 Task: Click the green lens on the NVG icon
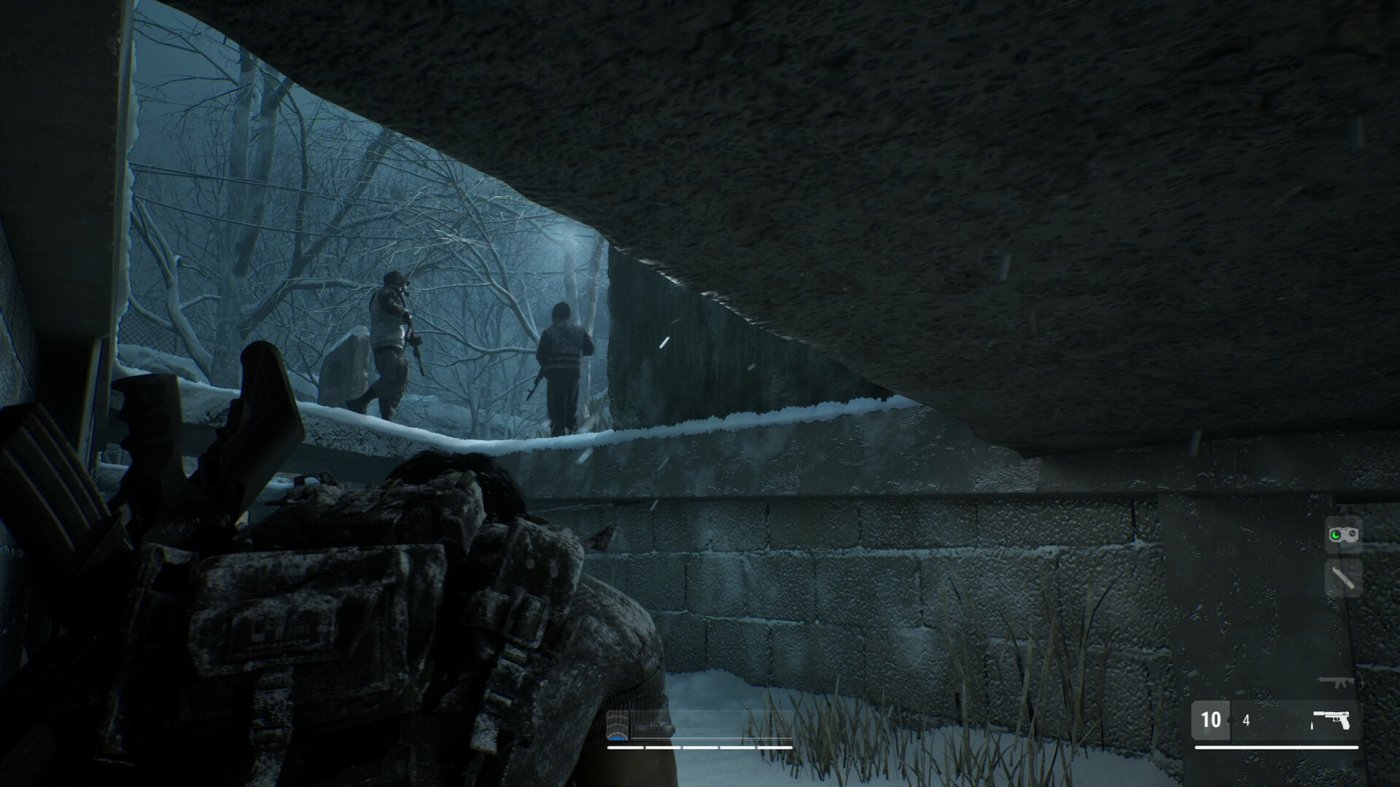tap(1335, 533)
